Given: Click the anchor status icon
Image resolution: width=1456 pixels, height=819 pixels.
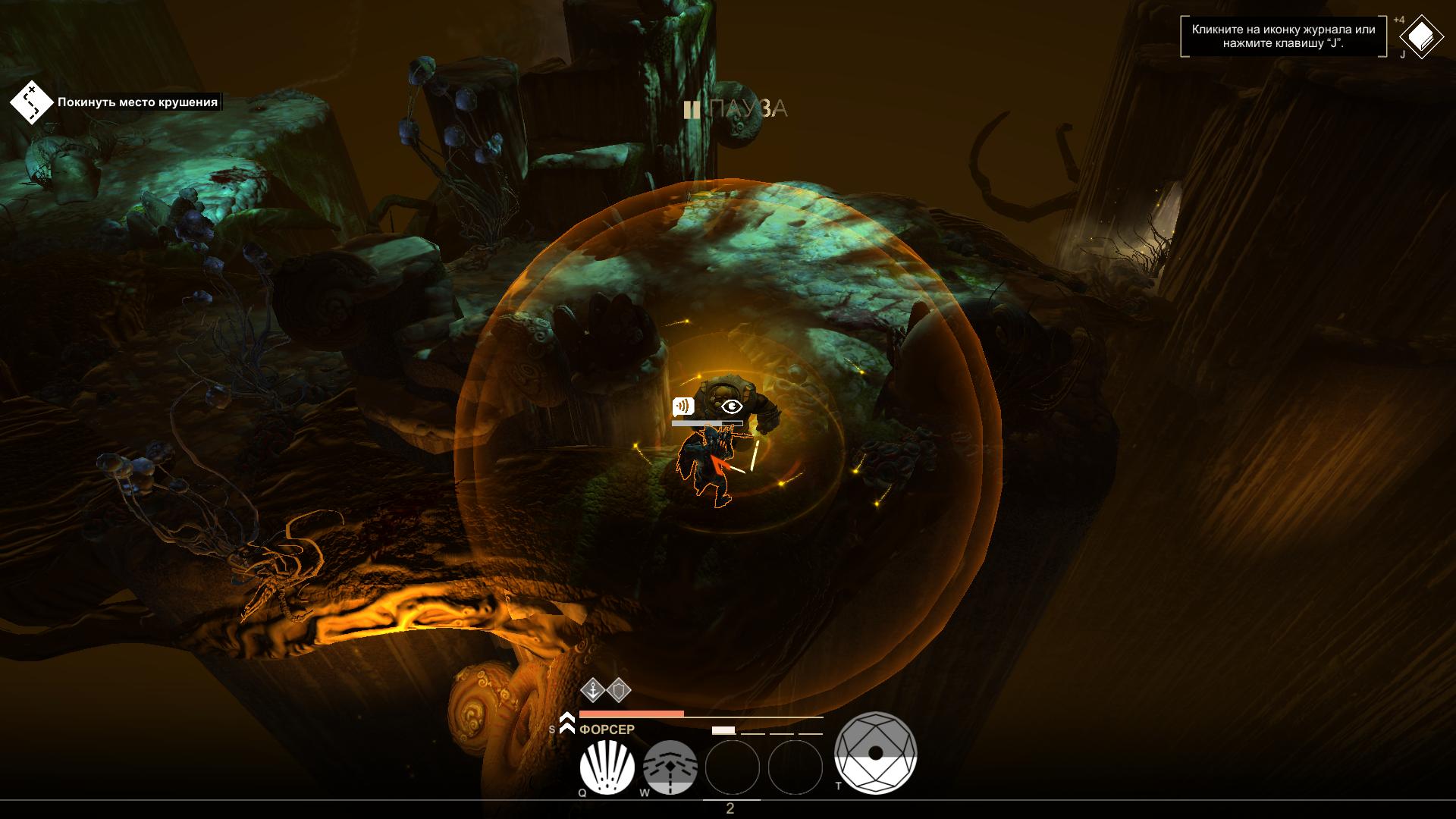Looking at the screenshot, I should 592,690.
